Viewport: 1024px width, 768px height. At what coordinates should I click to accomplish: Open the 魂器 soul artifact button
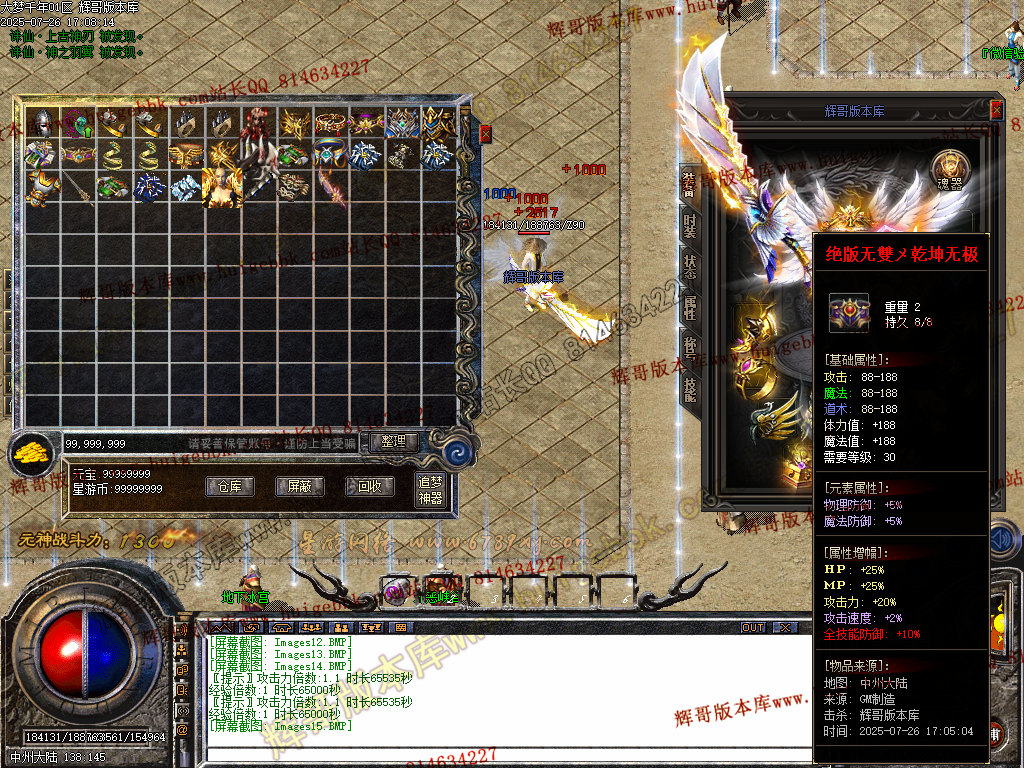(x=949, y=170)
